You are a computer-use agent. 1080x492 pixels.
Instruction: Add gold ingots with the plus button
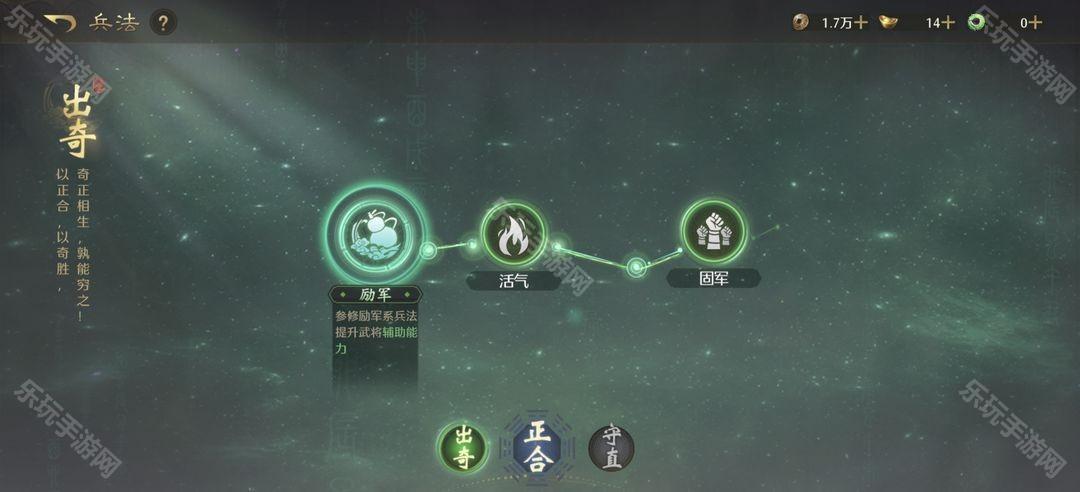pos(948,22)
